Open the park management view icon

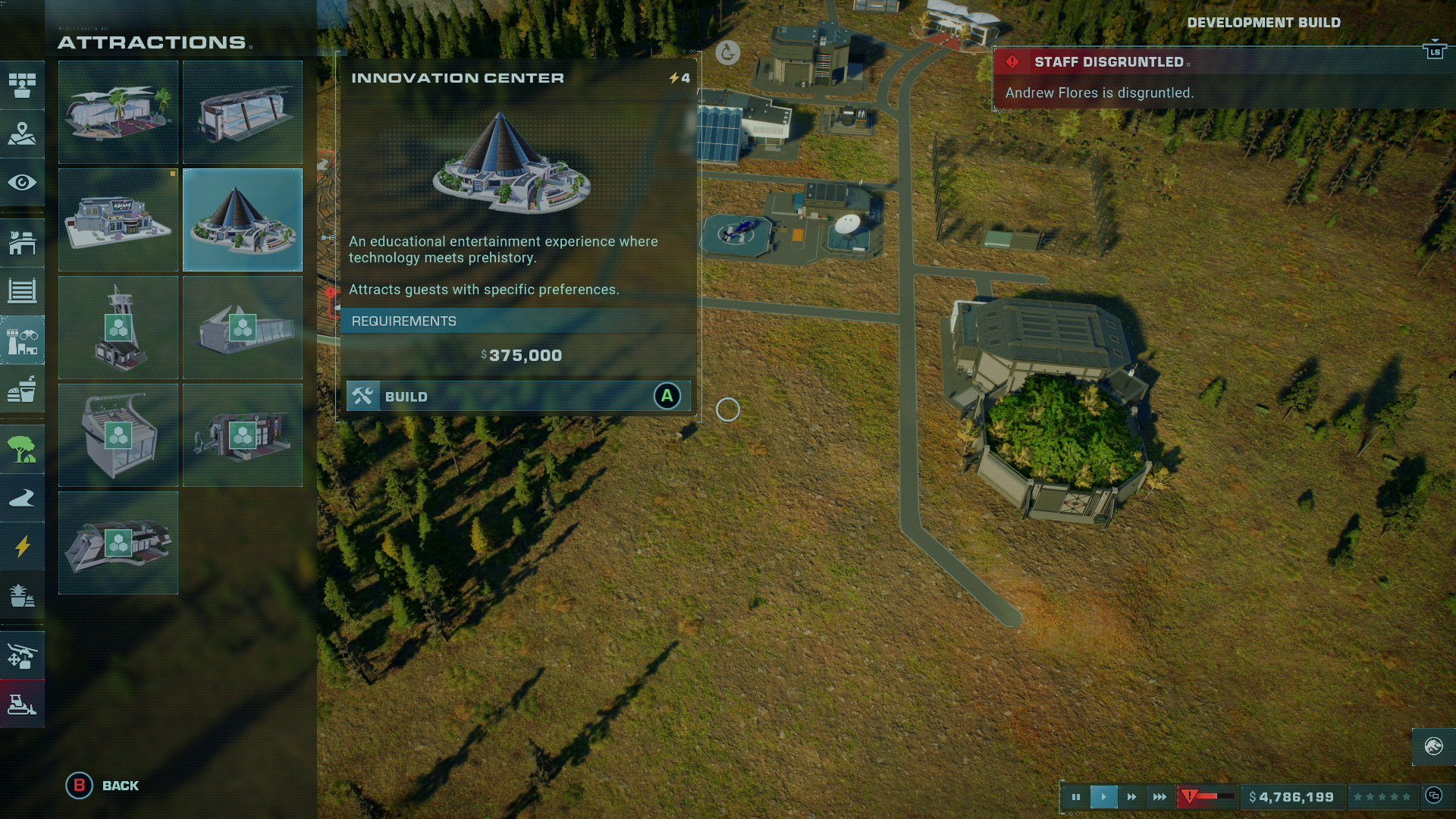tap(23, 86)
